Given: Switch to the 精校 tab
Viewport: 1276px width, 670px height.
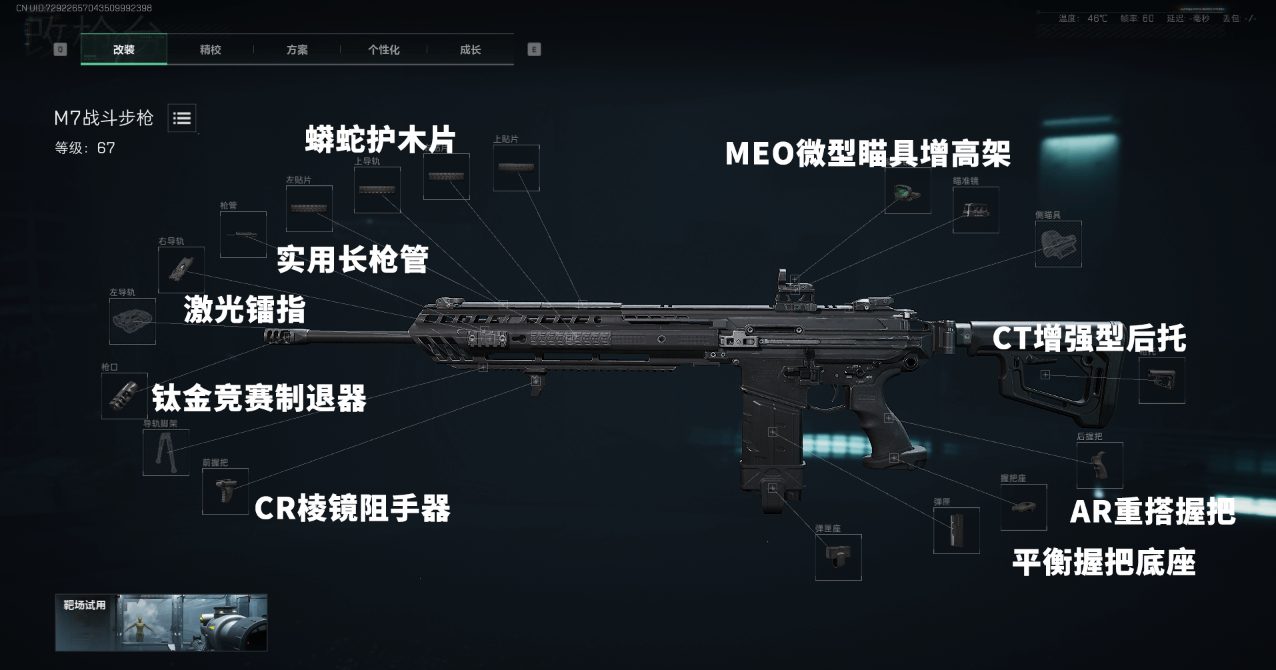Looking at the screenshot, I should tap(210, 49).
